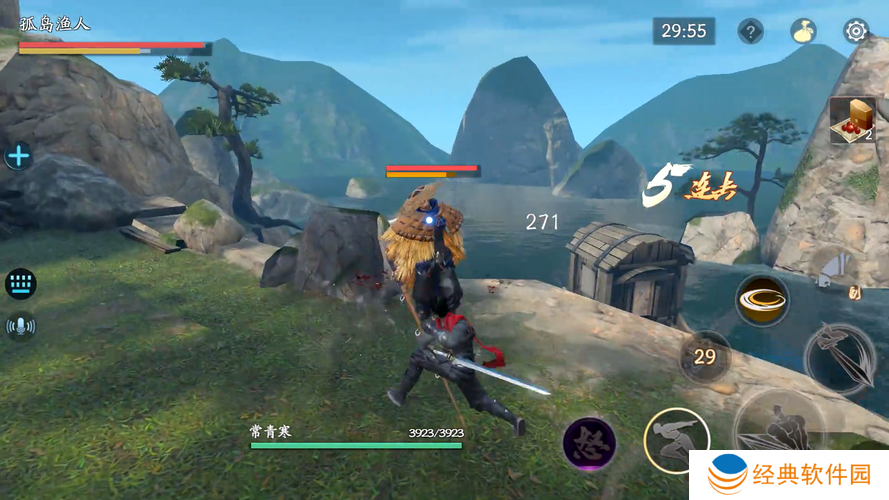Open the pouch bag icon
889x500 pixels.
coord(803,31)
